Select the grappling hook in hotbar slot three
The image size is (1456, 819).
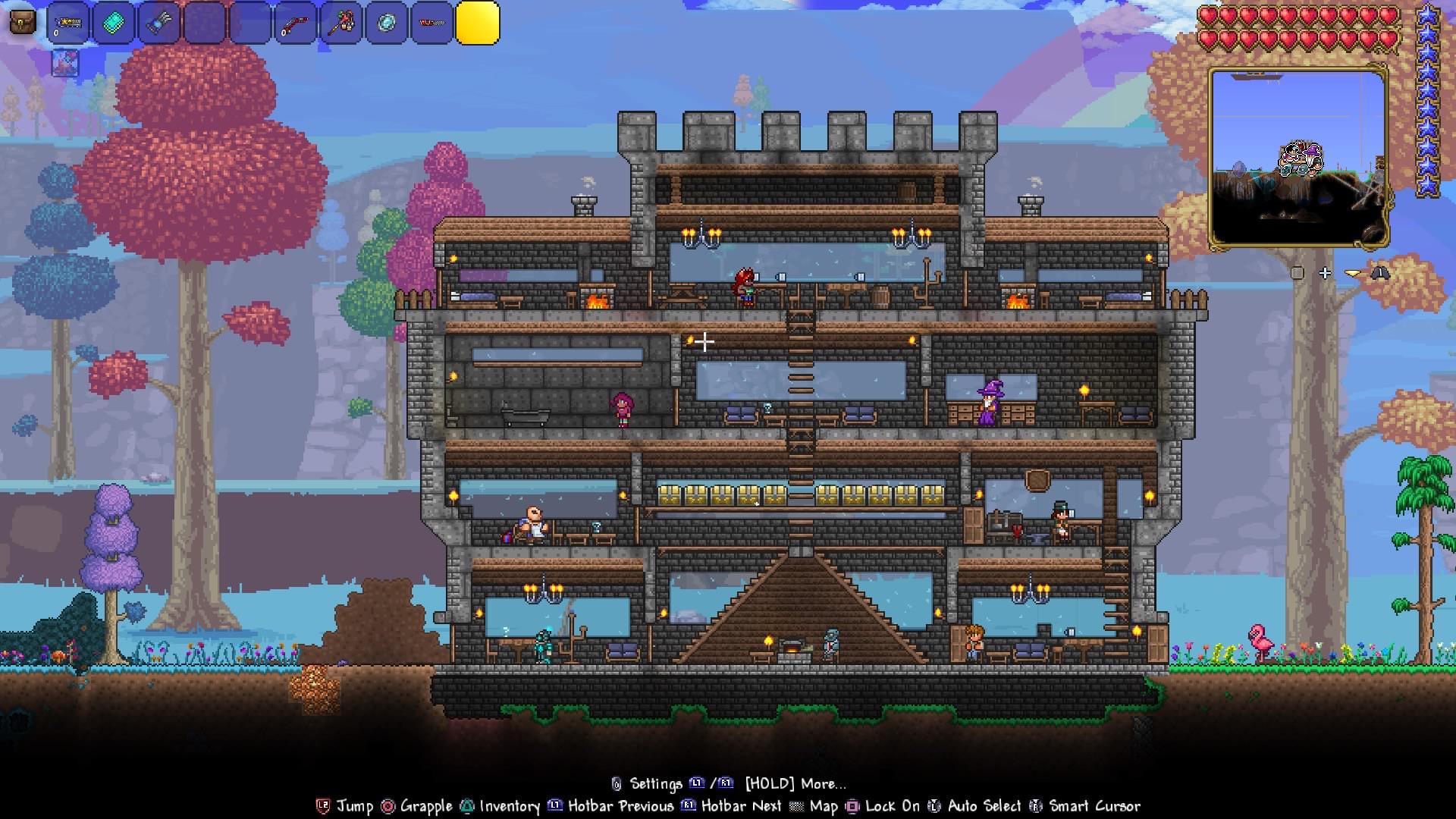click(159, 21)
